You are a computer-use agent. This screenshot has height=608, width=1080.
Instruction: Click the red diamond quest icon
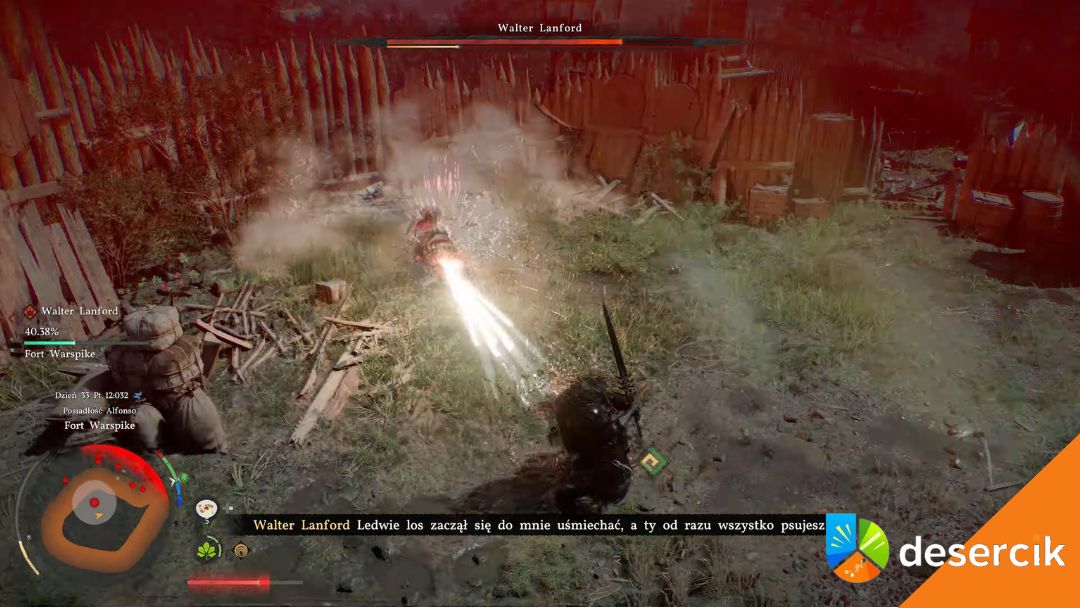coord(30,312)
